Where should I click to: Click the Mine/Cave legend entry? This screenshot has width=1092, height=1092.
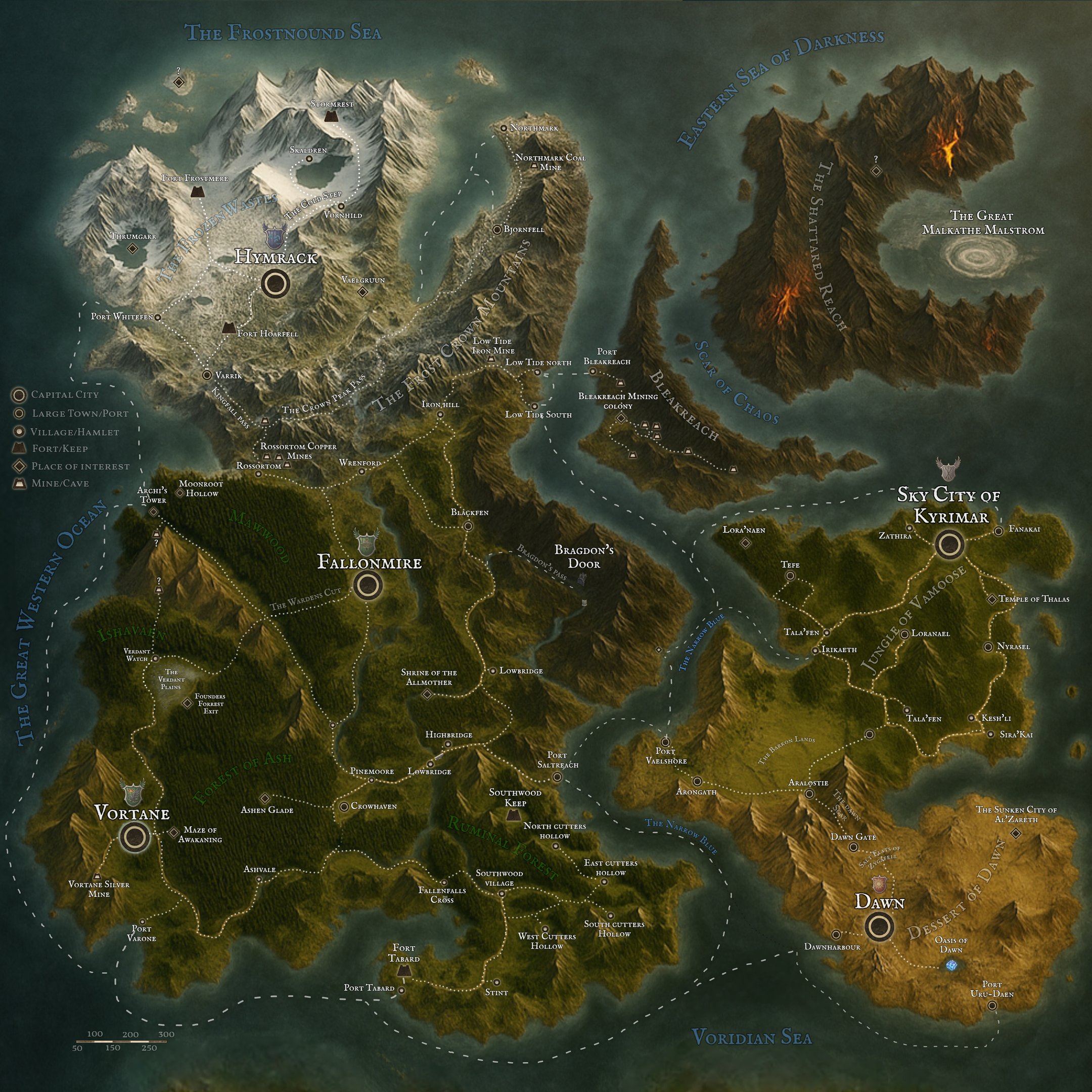(20, 484)
